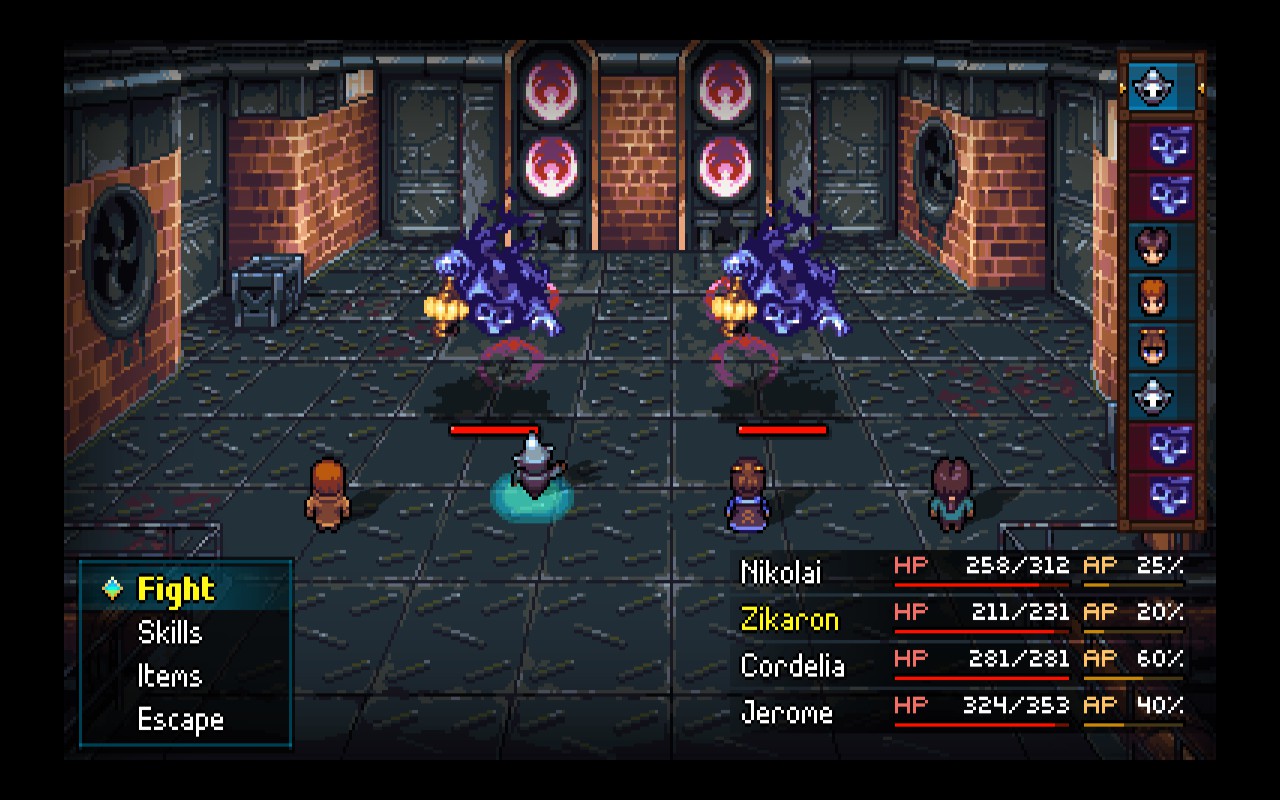Choose Escape from the battle menu

pos(180,720)
